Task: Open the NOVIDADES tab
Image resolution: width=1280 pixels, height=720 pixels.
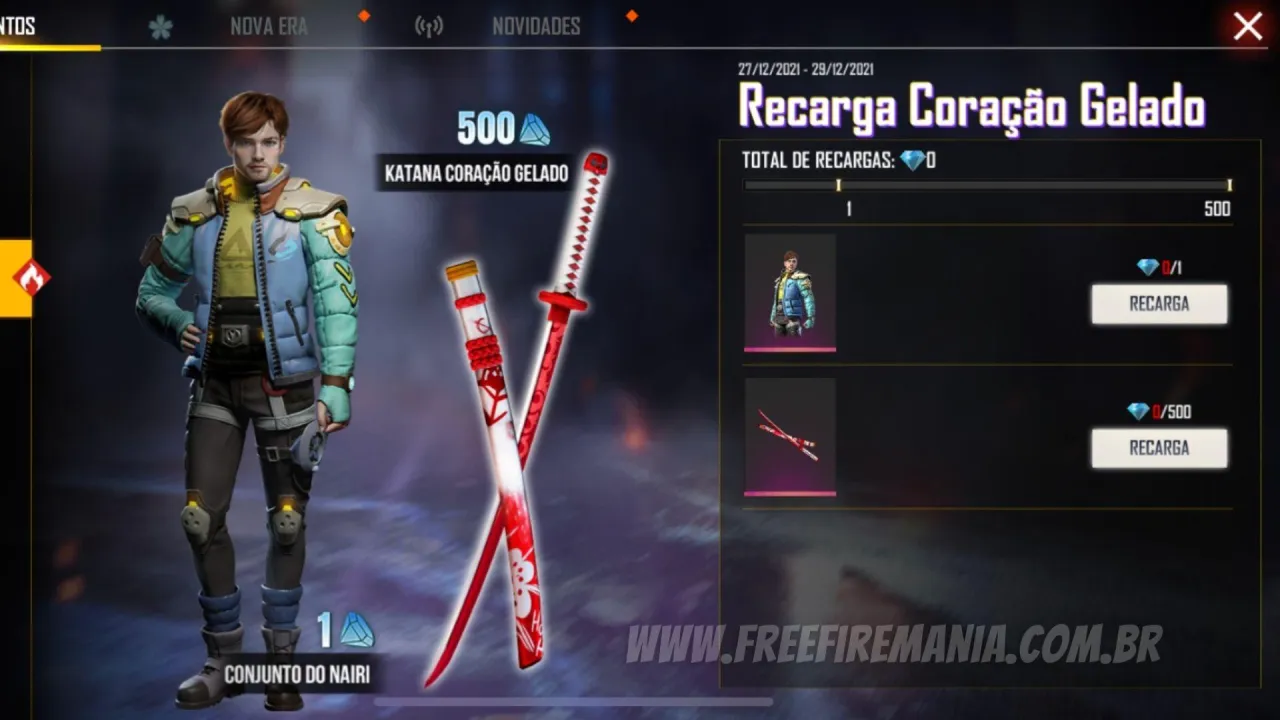Action: (535, 26)
